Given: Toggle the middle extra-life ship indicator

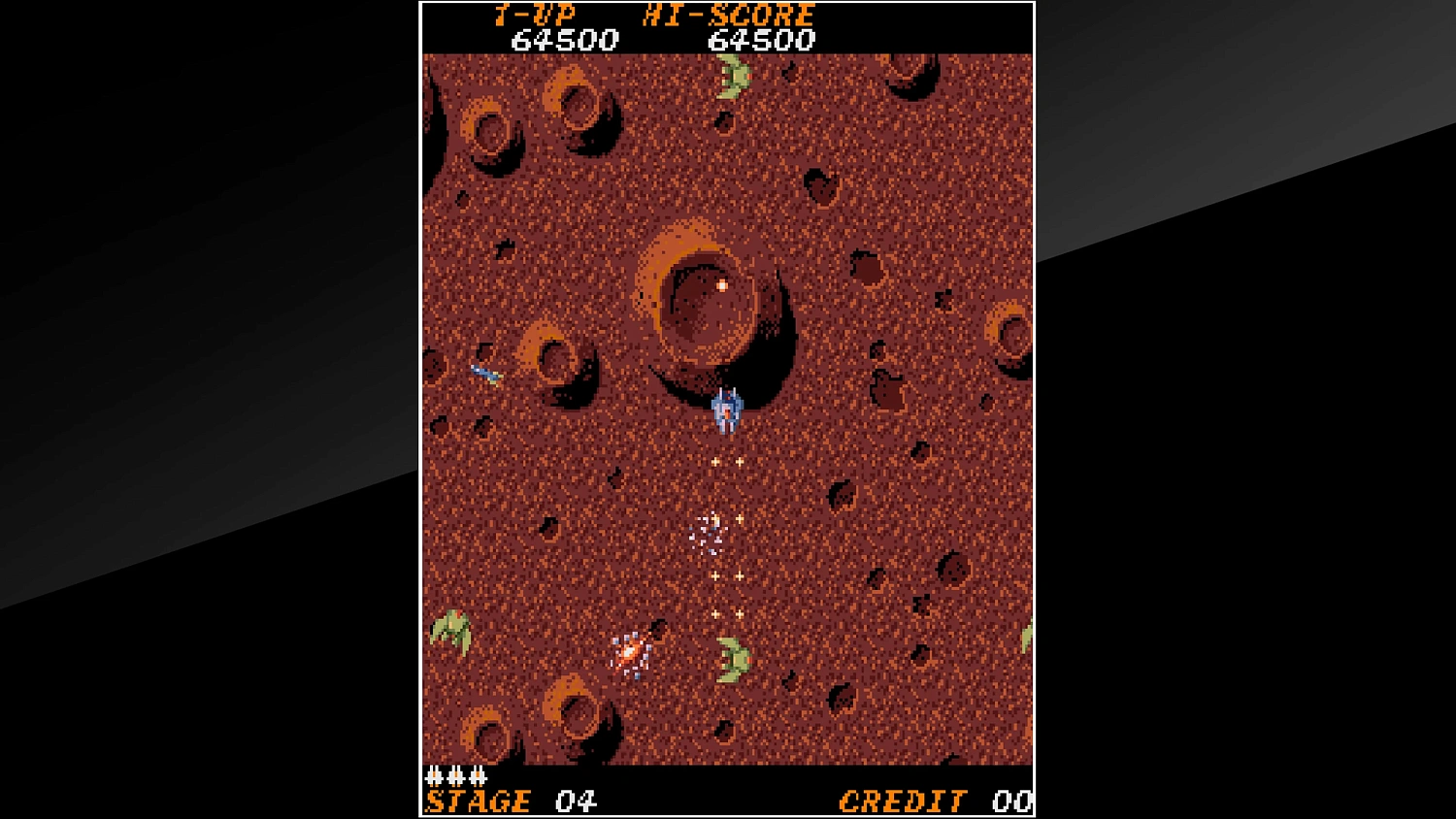Looking at the screenshot, I should coord(457,776).
